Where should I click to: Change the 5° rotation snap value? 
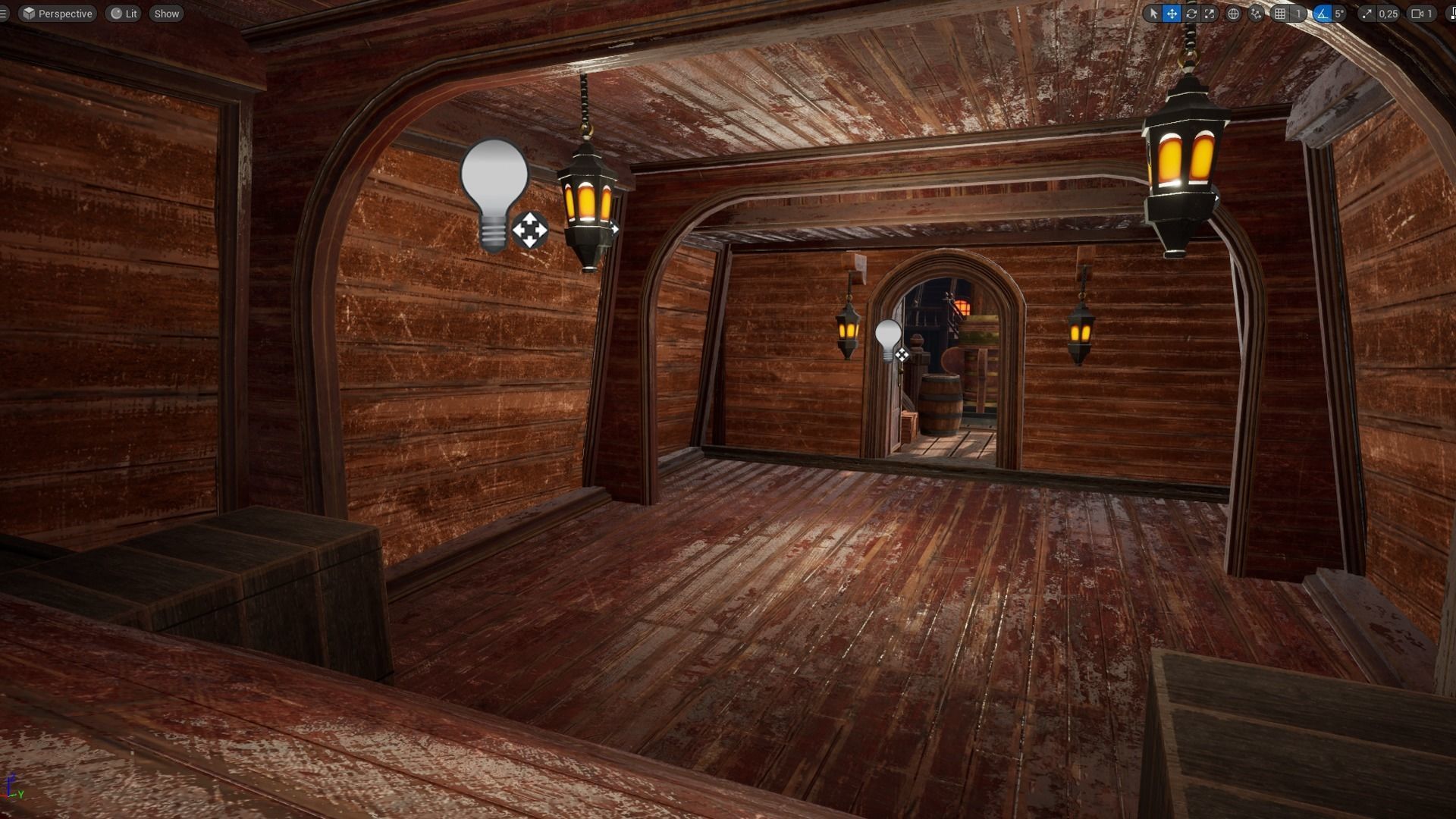(x=1339, y=14)
